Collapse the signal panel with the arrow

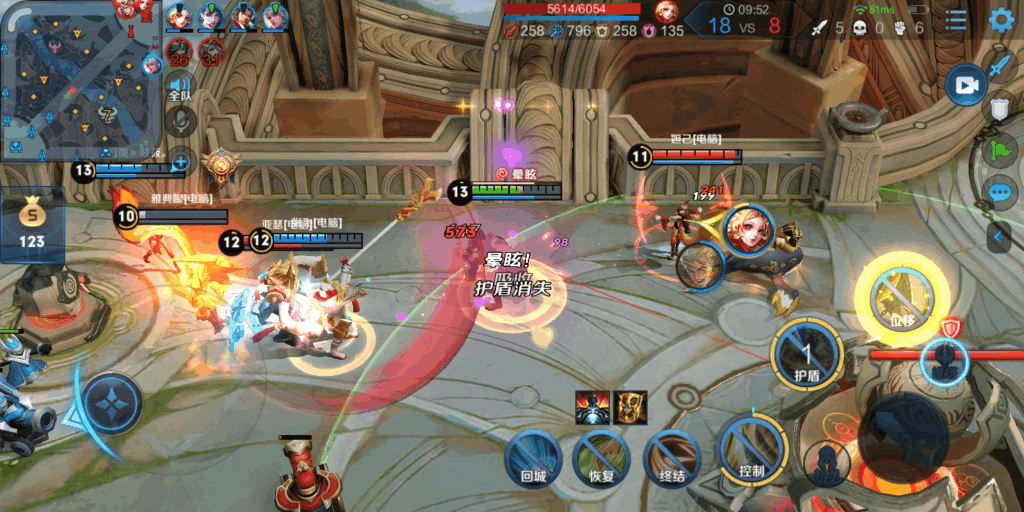[1000, 237]
